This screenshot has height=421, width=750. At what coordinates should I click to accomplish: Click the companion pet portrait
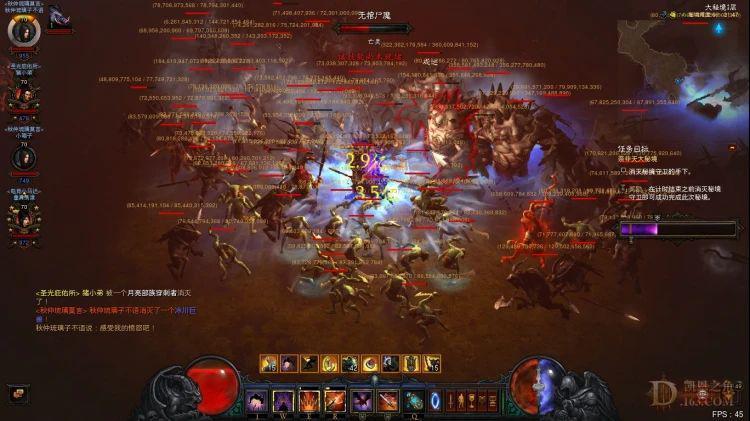(59, 16)
